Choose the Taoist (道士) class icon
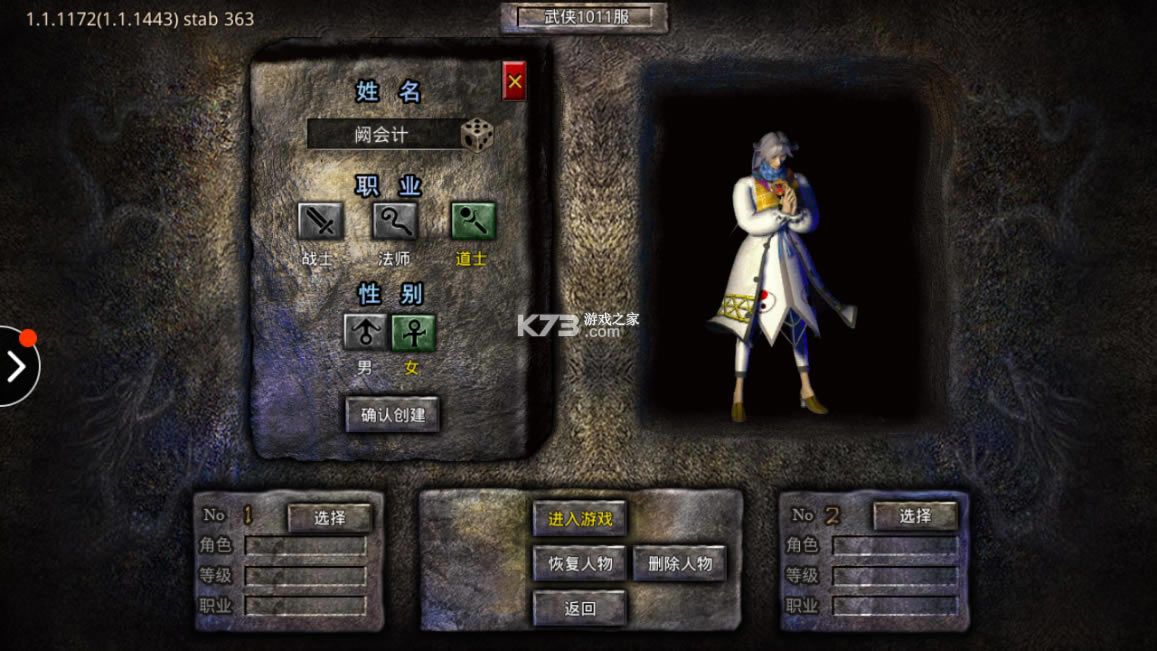 coord(473,221)
